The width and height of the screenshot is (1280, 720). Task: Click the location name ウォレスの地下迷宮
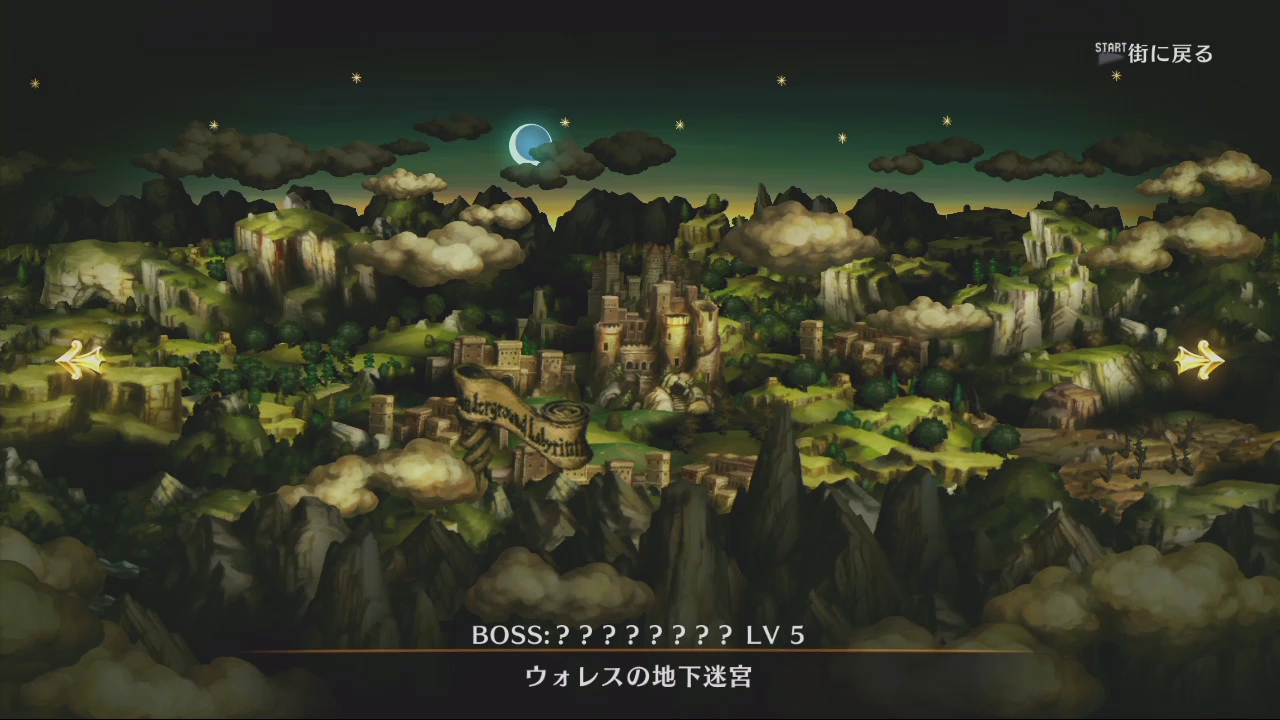(x=640, y=677)
